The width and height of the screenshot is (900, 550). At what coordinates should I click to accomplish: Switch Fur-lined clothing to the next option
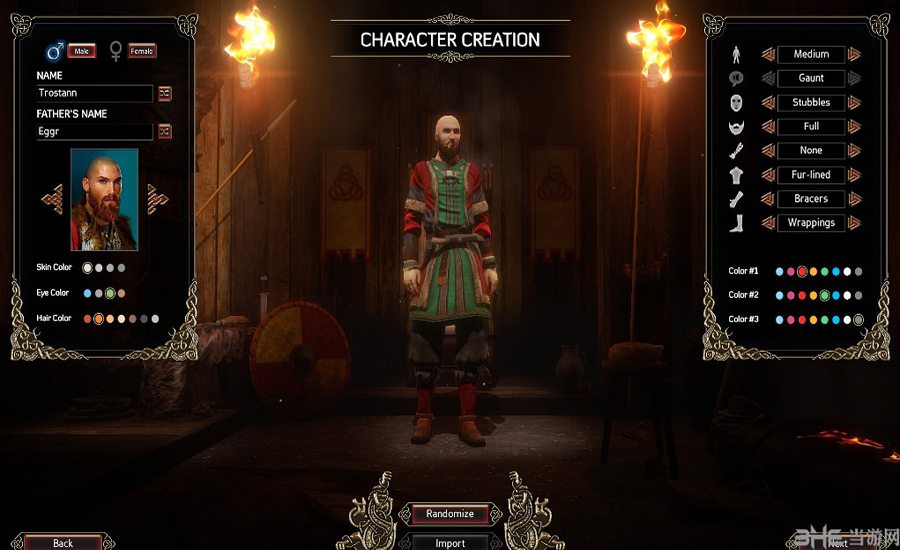855,174
